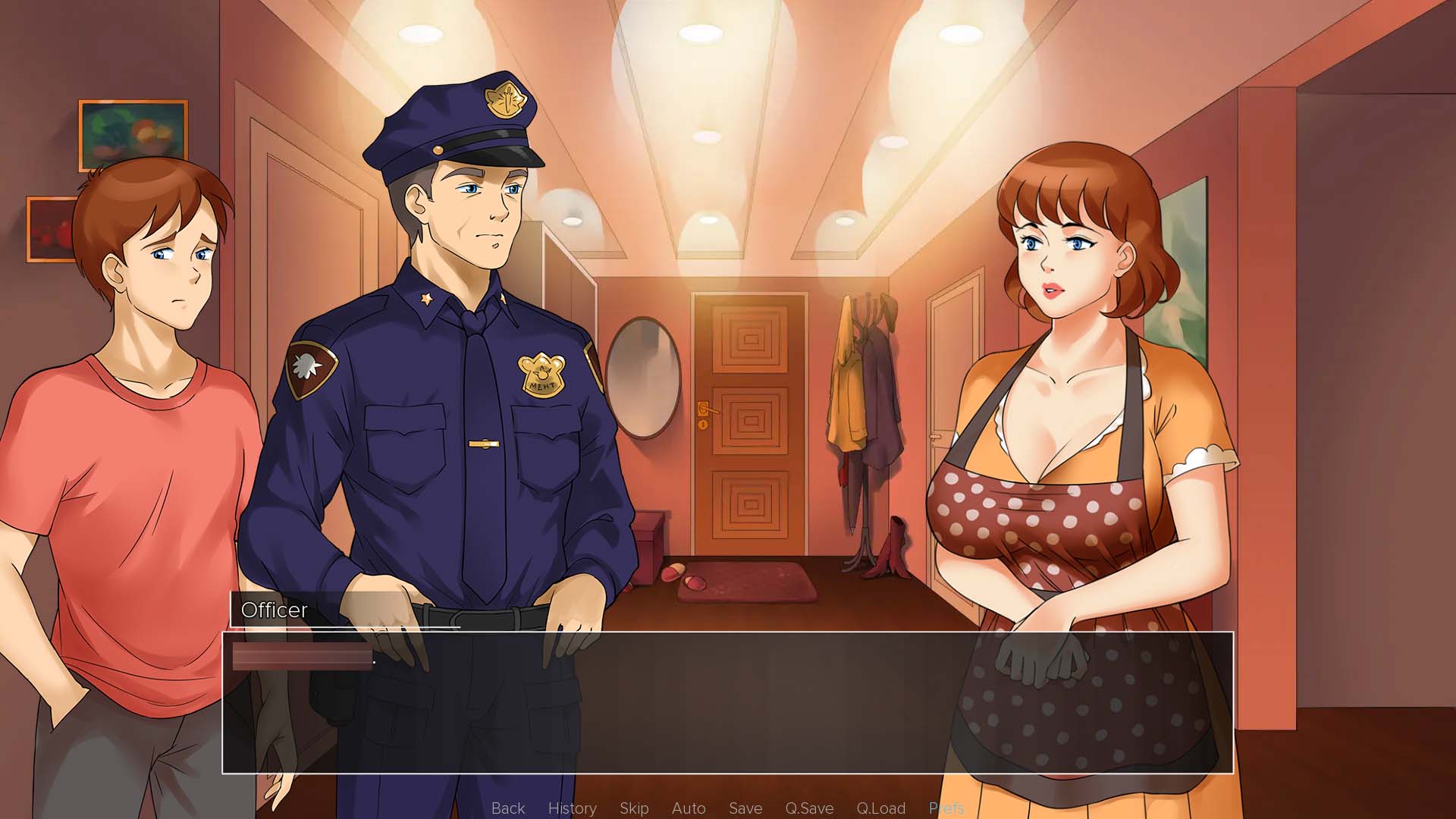Enable Auto-forward mode
The image size is (1456, 819).
coord(689,808)
